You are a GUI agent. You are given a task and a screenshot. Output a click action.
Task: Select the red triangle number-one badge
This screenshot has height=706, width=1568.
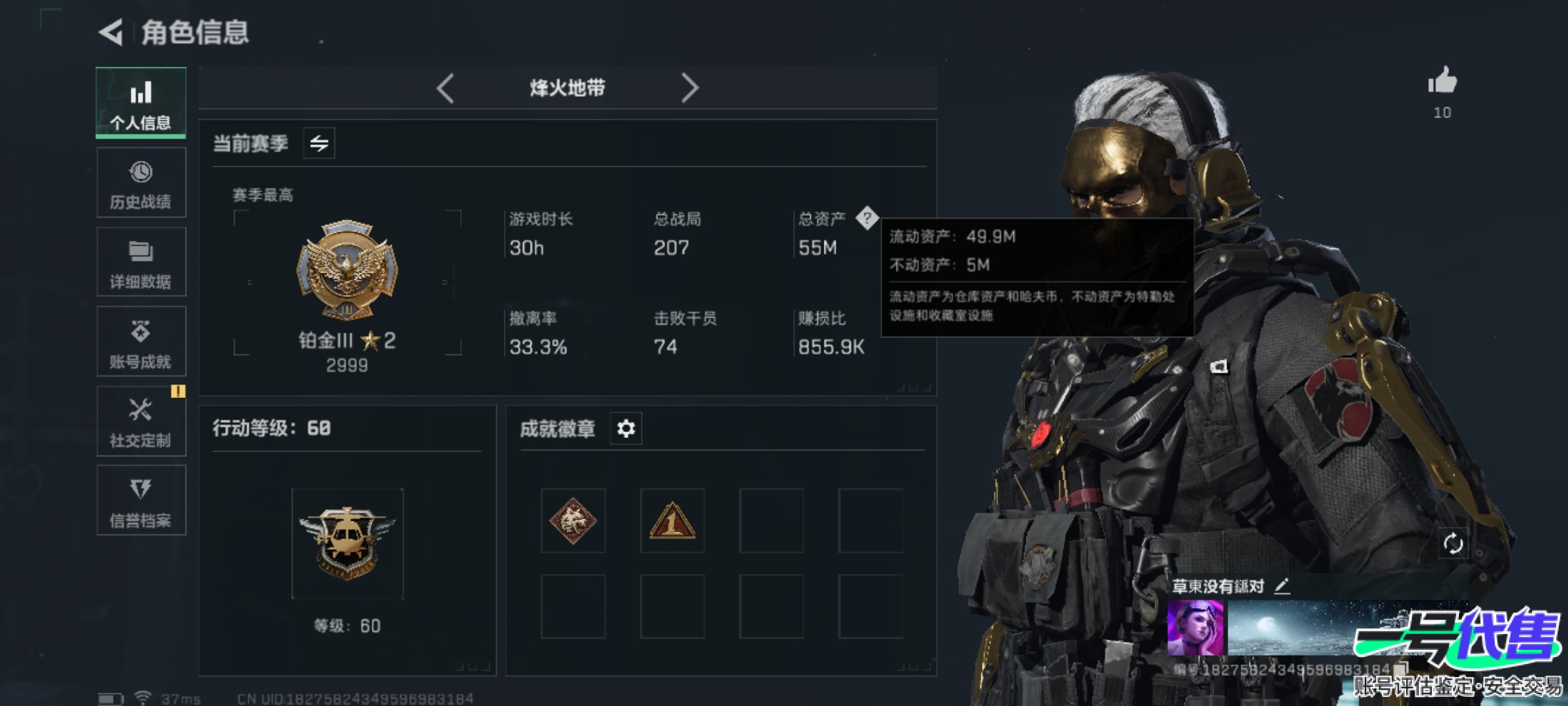(x=672, y=521)
